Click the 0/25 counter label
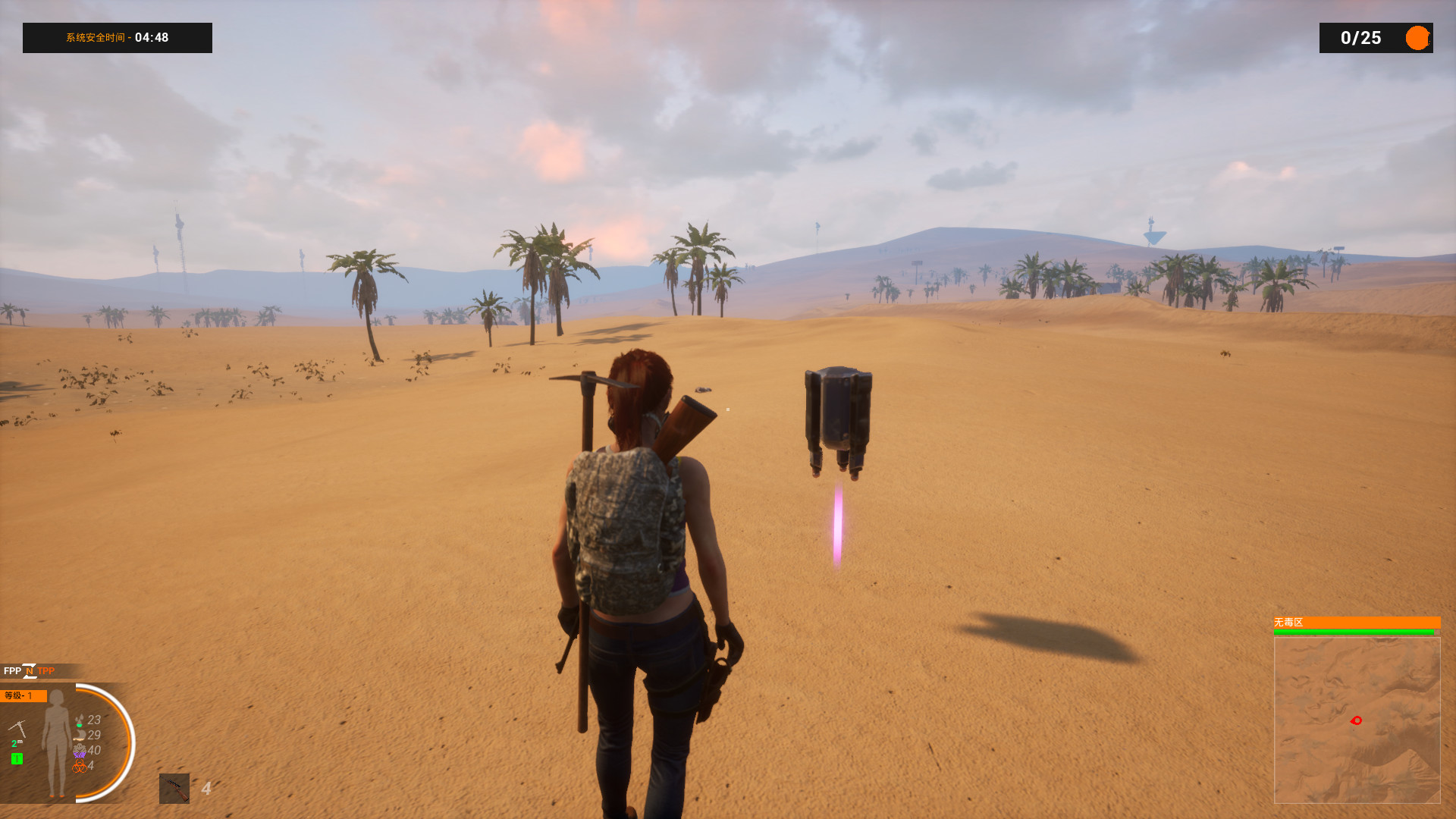This screenshot has width=1456, height=819. (1361, 38)
